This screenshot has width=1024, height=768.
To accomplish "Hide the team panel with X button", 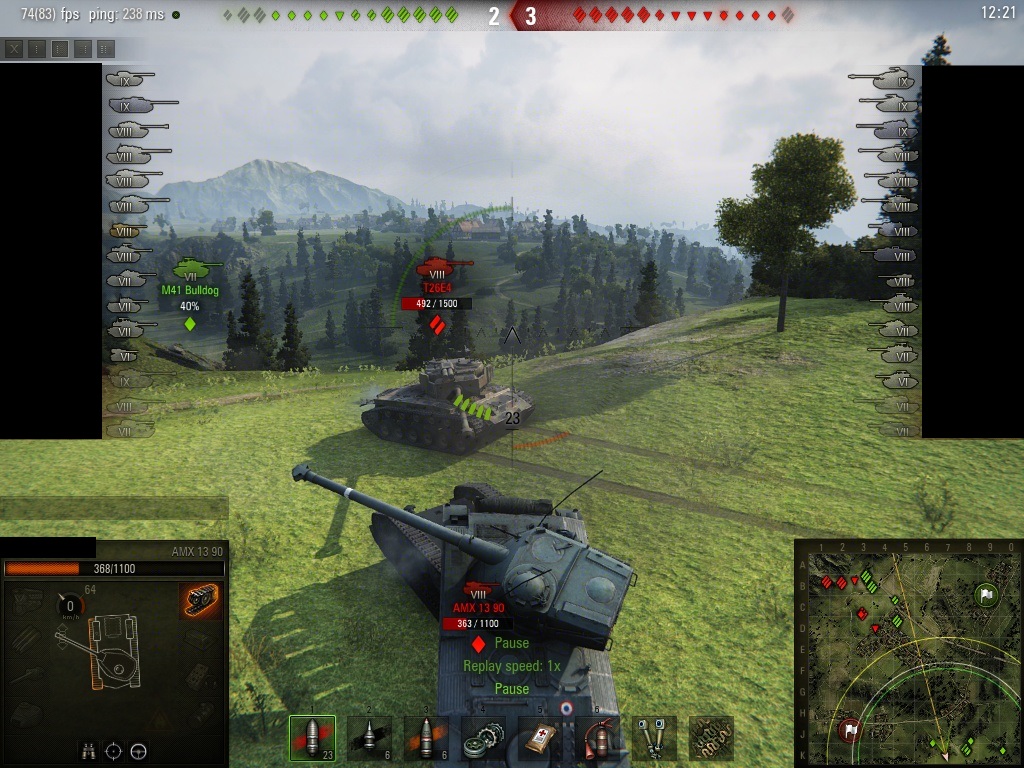I will tap(14, 49).
